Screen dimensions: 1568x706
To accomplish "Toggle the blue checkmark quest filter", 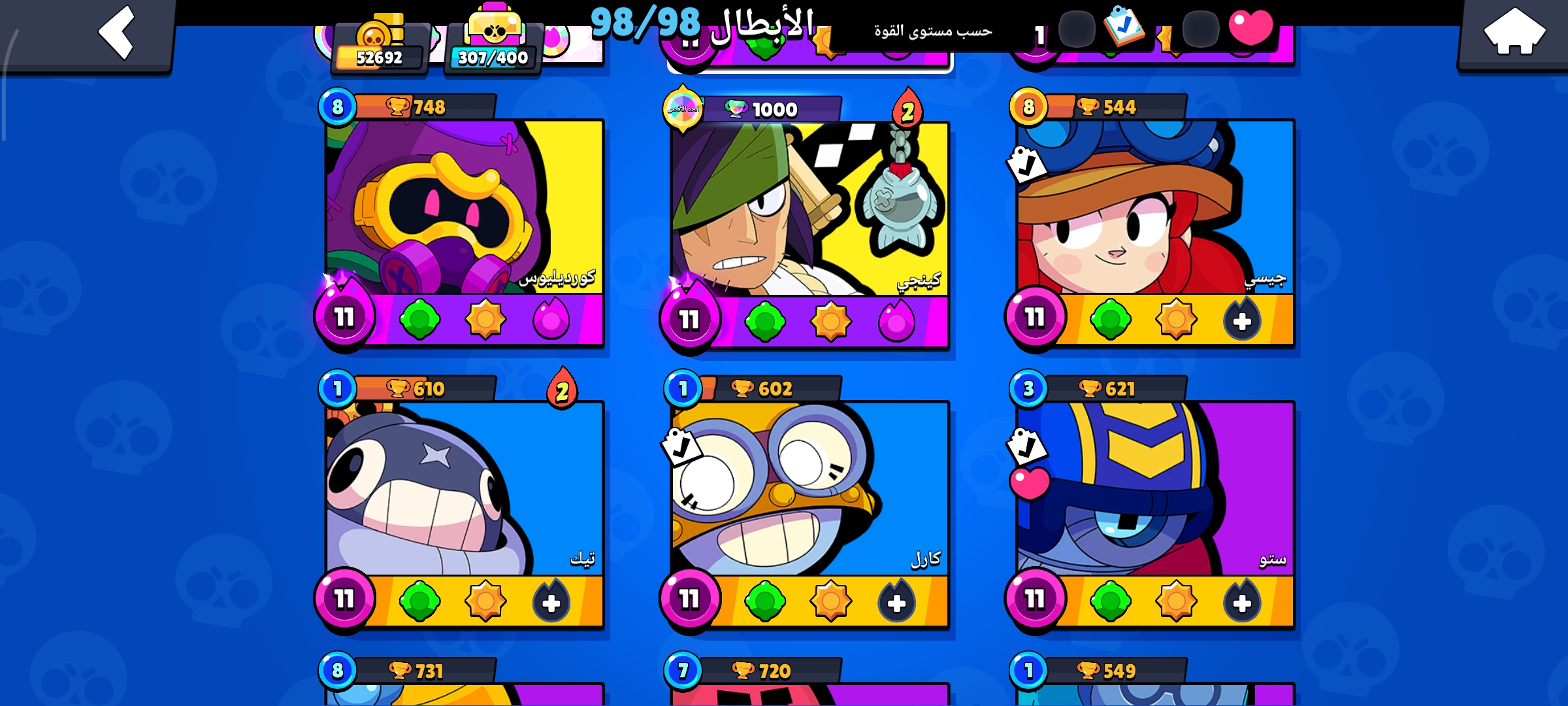I will pyautogui.click(x=1123, y=26).
